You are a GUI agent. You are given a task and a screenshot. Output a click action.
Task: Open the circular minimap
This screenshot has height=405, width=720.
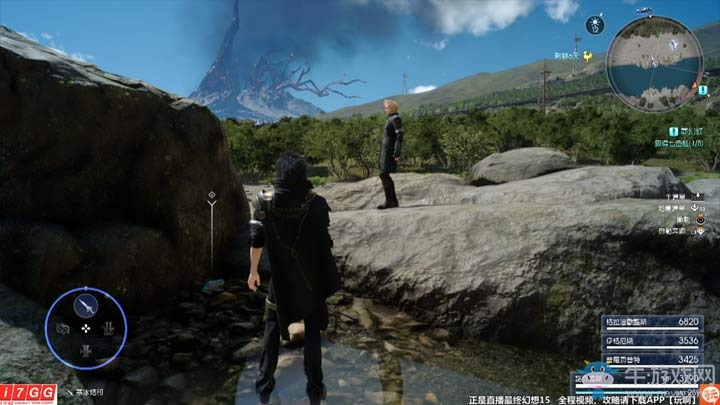[654, 64]
